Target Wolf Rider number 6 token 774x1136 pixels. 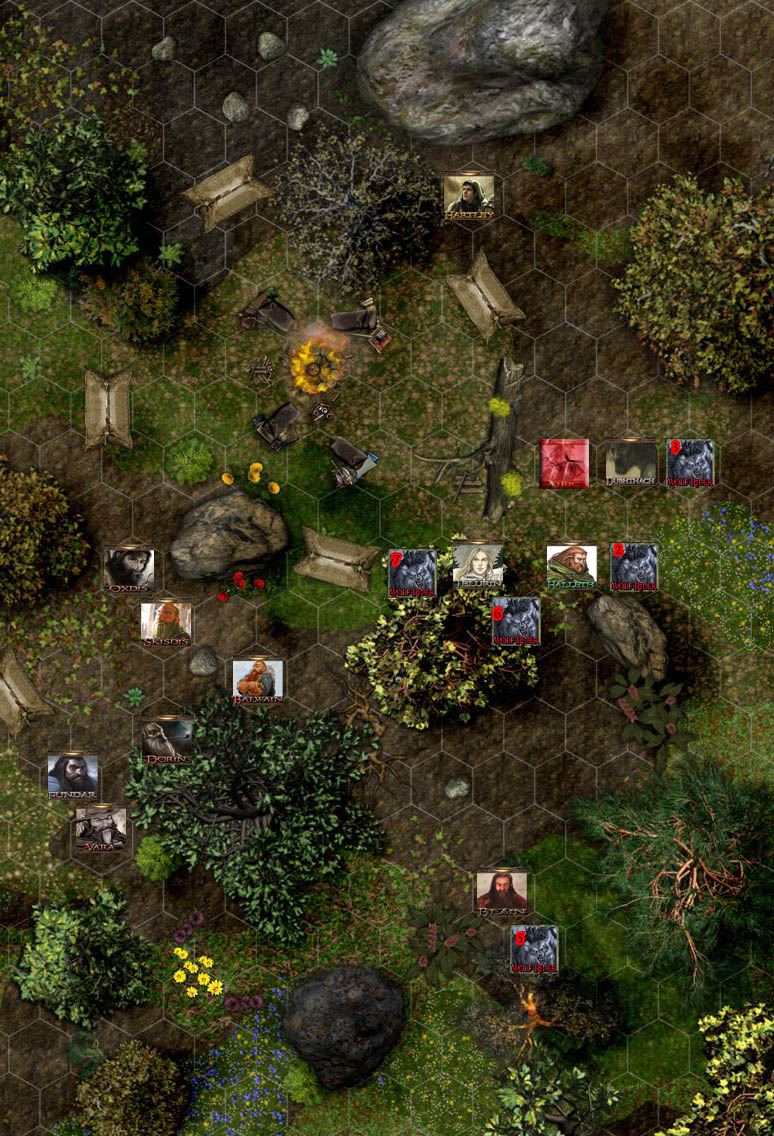pos(516,620)
